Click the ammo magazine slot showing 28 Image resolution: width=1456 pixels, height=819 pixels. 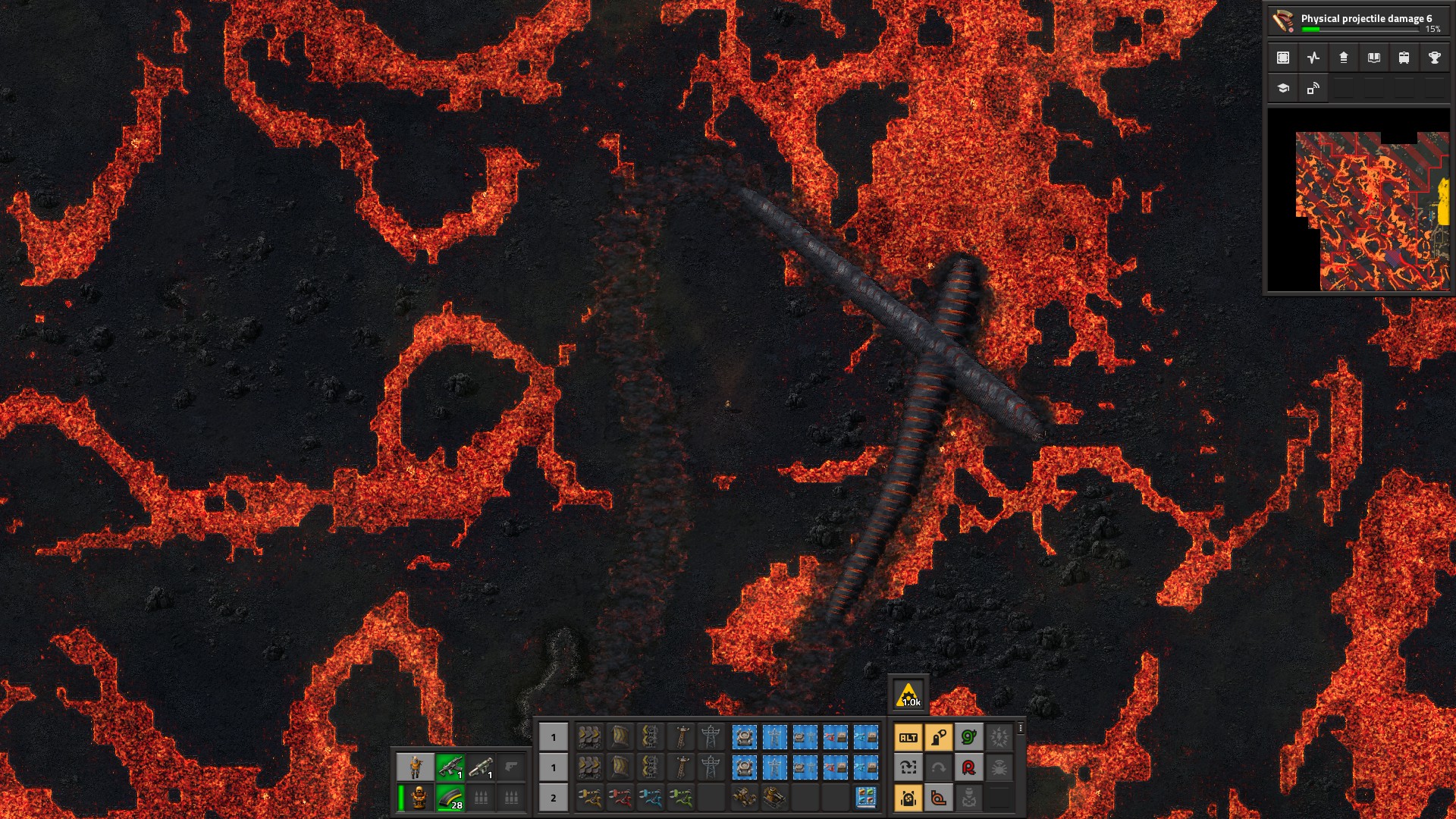[450, 798]
